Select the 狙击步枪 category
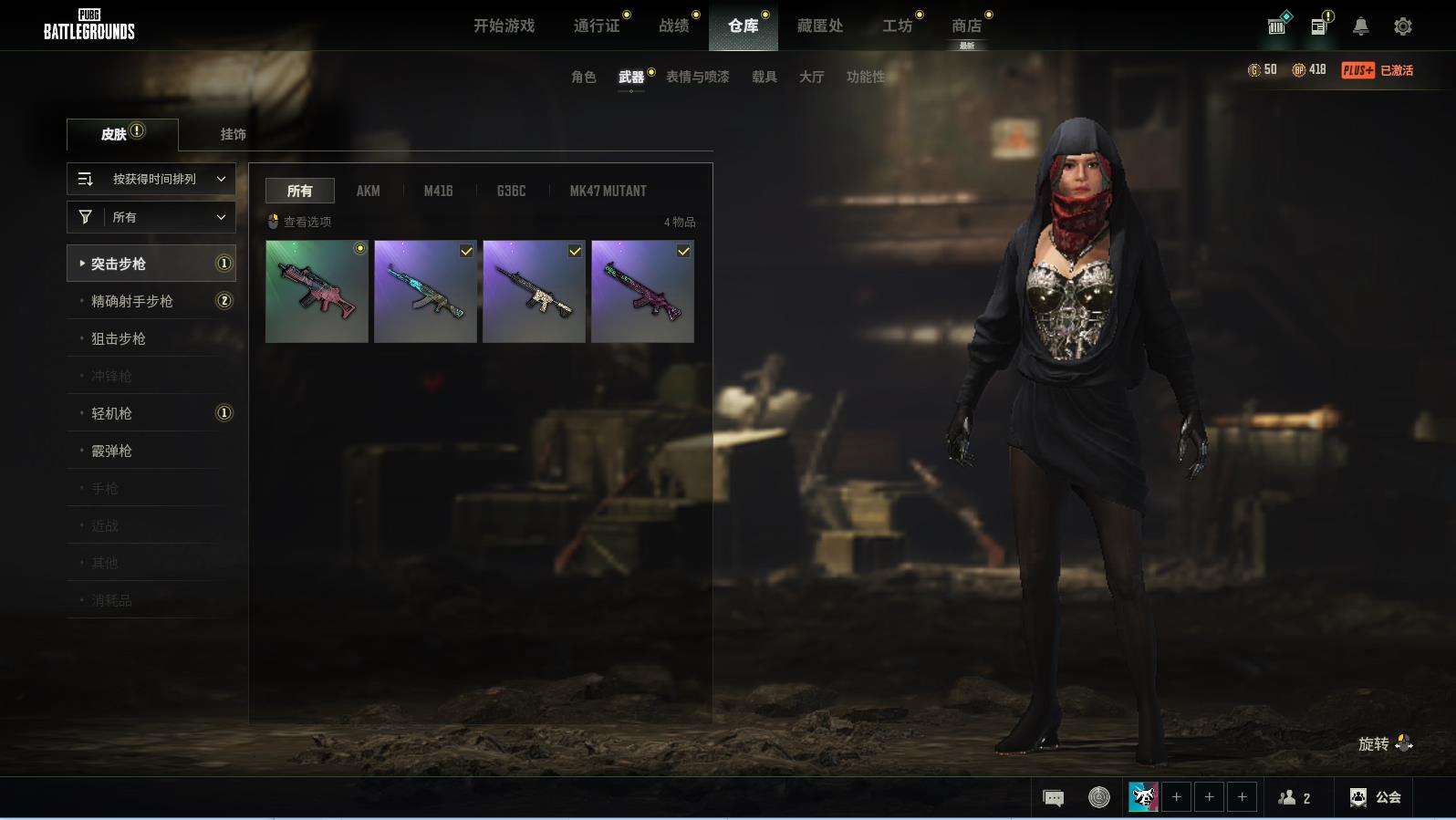Viewport: 1456px width, 820px height. click(x=119, y=338)
